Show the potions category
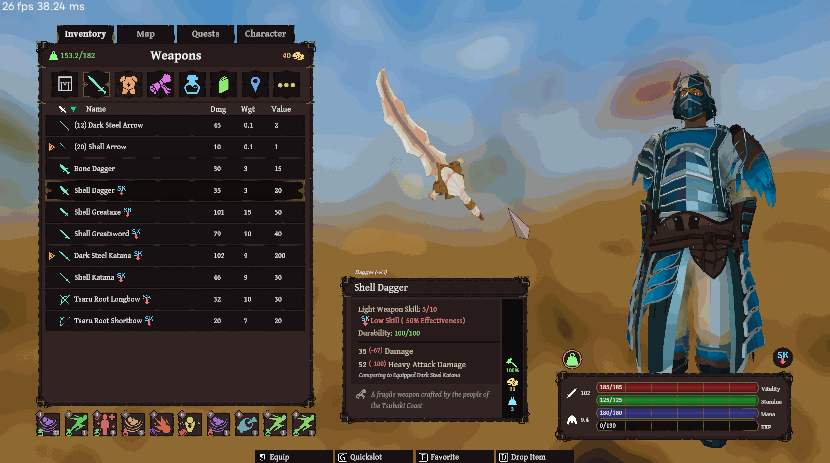The image size is (830, 463). click(x=193, y=85)
